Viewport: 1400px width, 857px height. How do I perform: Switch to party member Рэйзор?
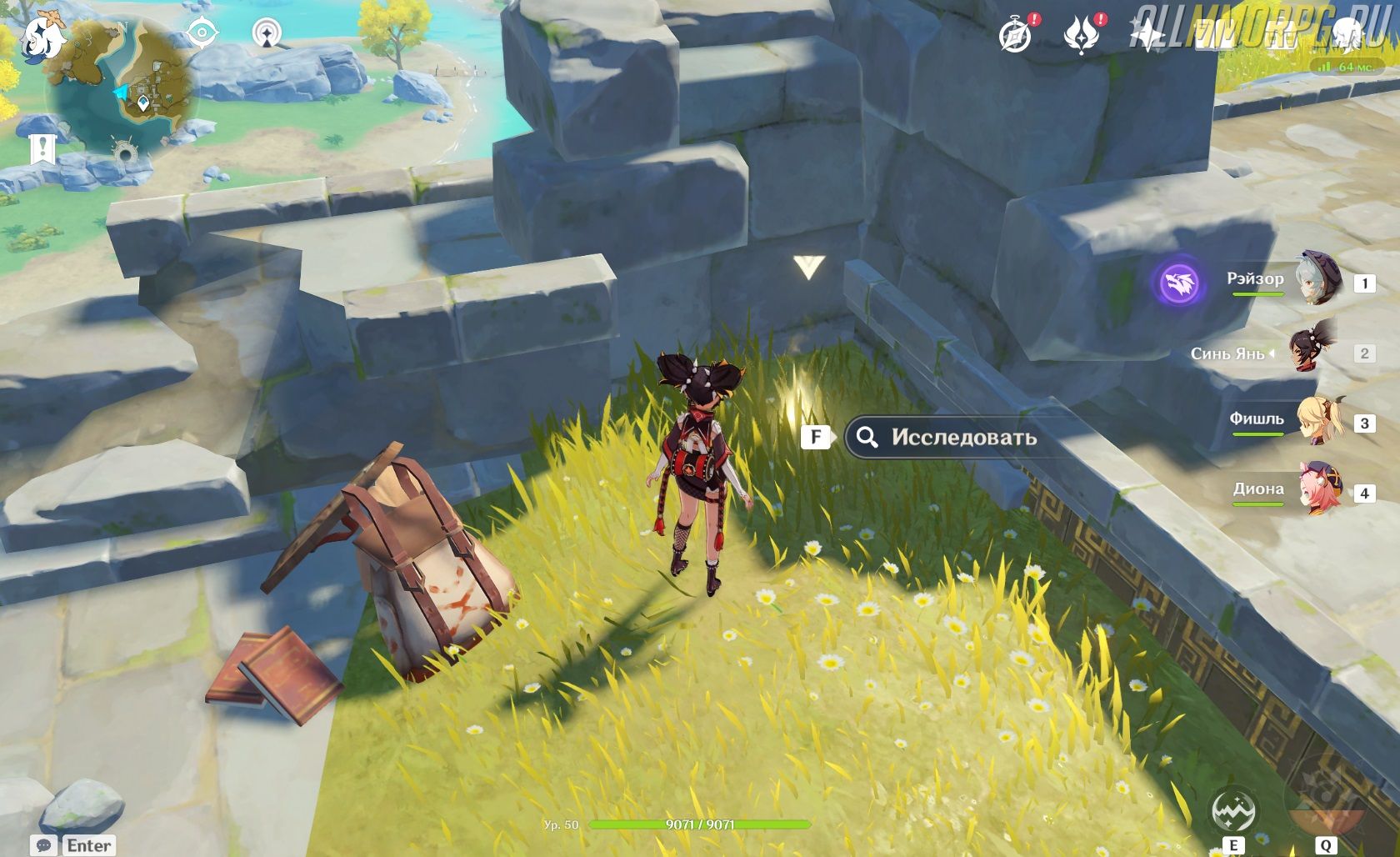click(1317, 280)
